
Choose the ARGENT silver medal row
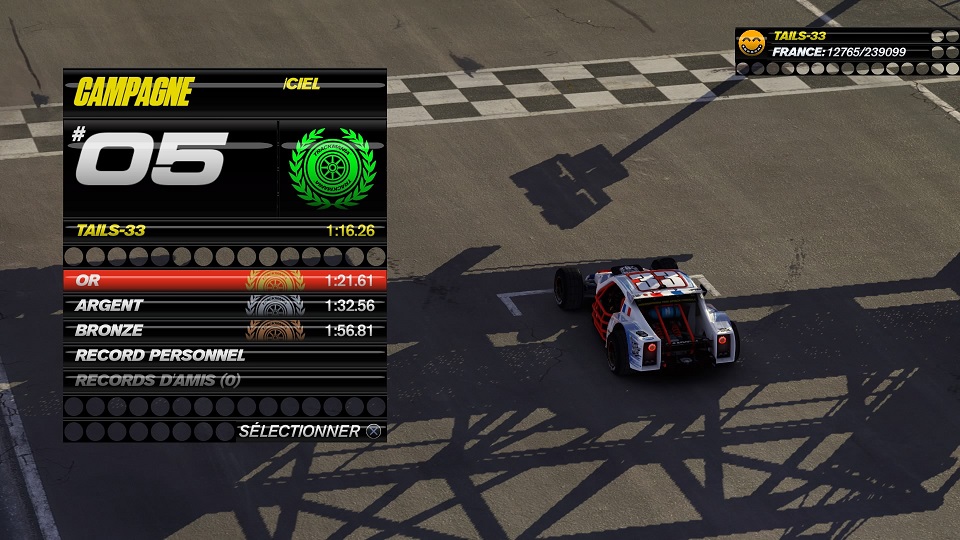pos(224,305)
